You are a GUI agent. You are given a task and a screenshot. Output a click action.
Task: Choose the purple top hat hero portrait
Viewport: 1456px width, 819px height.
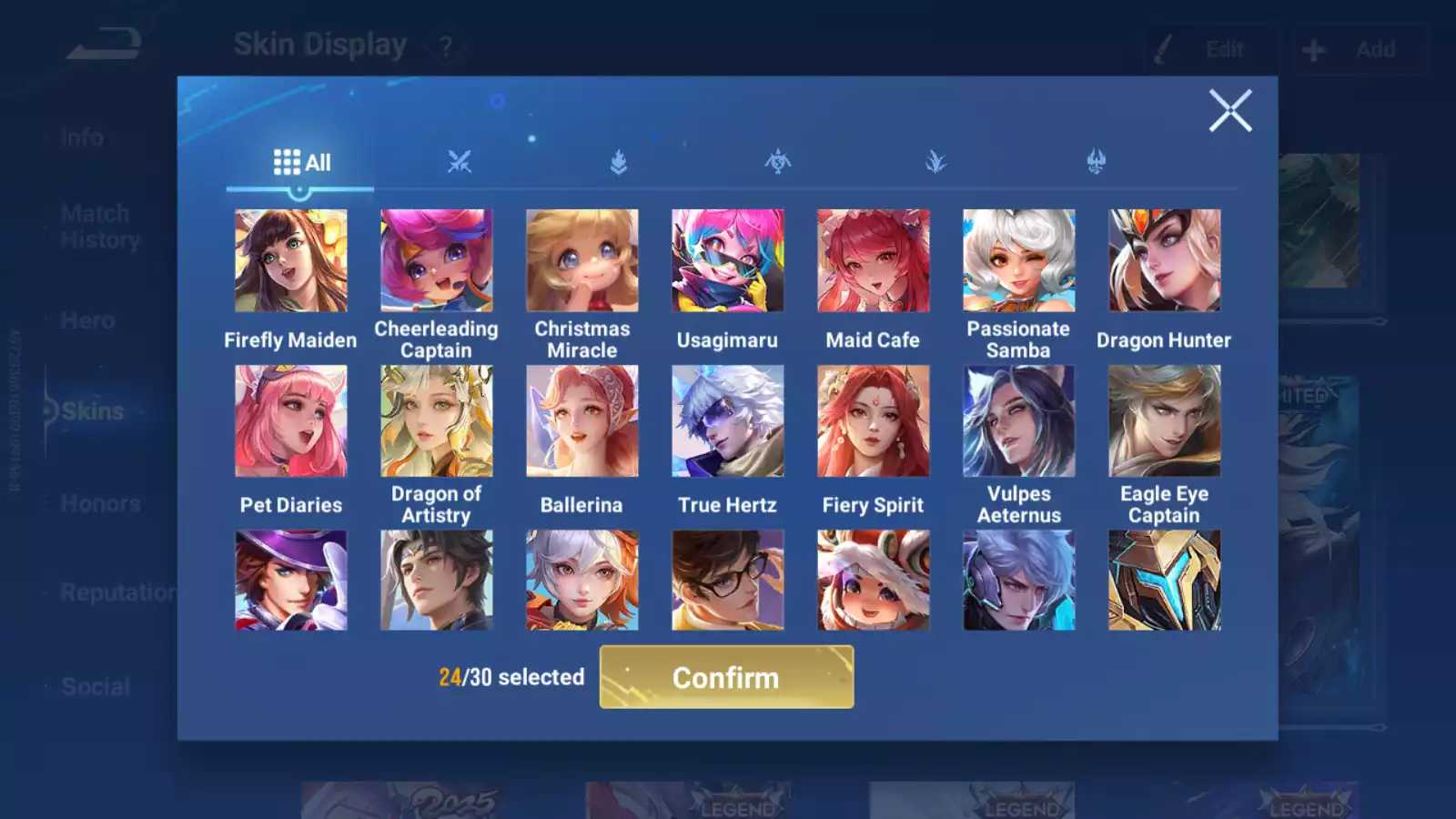tap(291, 581)
